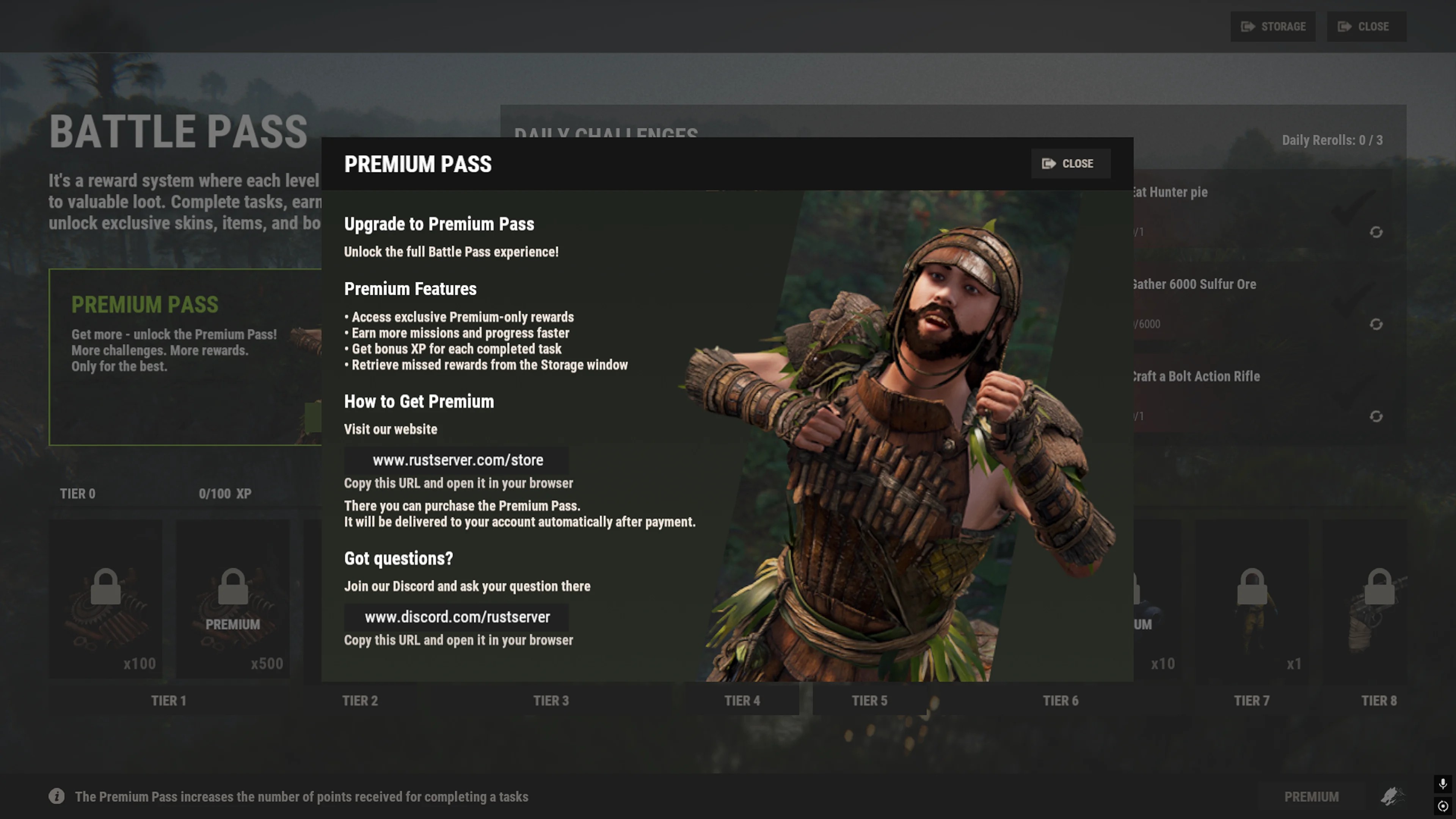Copy the Discord rustserver URL

tap(457, 617)
